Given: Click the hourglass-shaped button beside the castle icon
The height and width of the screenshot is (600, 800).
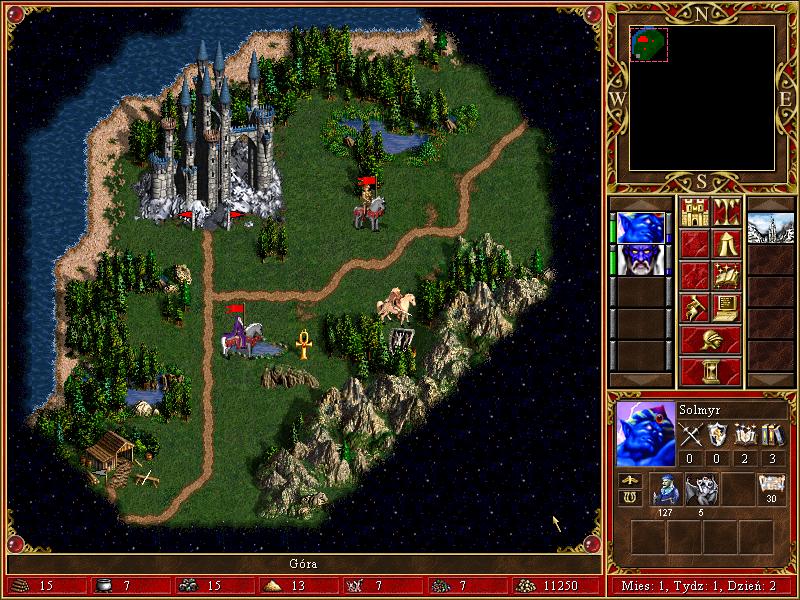Looking at the screenshot, I should tap(727, 213).
